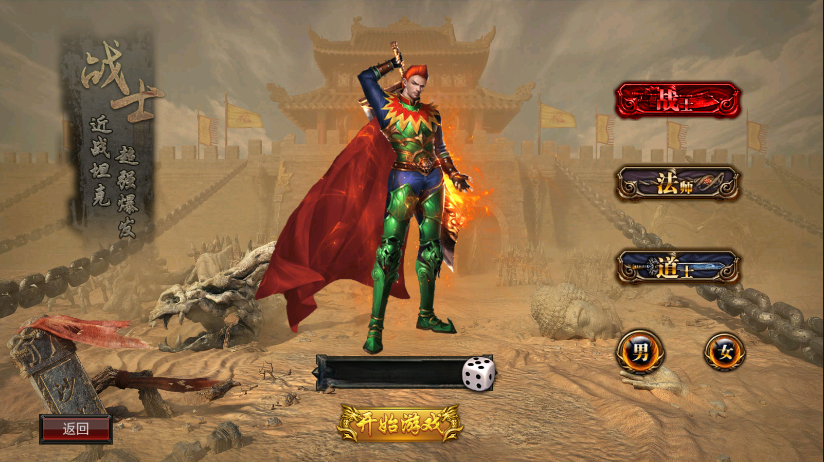824x462 pixels.
Task: Start the game with 开始游戏
Action: (x=400, y=423)
